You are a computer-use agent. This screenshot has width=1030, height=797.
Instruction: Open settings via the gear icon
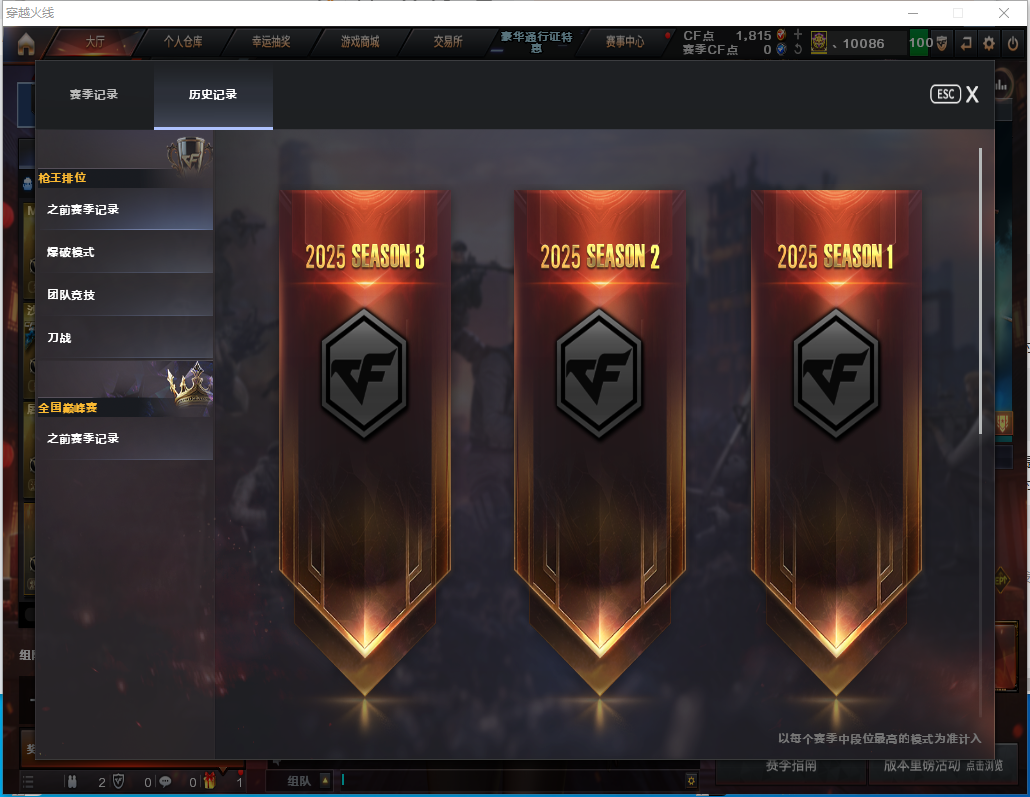989,43
